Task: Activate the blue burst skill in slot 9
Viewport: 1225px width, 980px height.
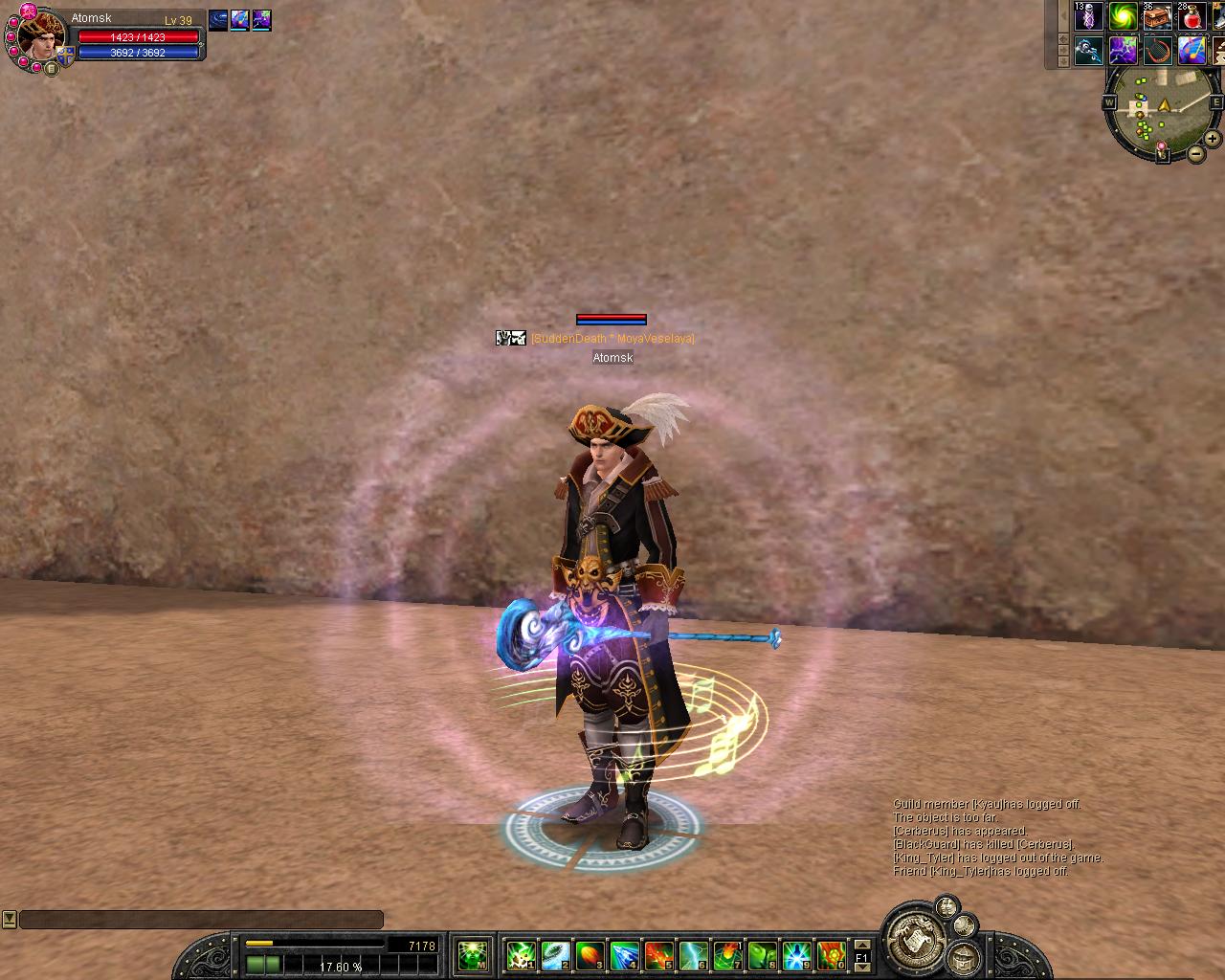Action: pyautogui.click(x=796, y=954)
